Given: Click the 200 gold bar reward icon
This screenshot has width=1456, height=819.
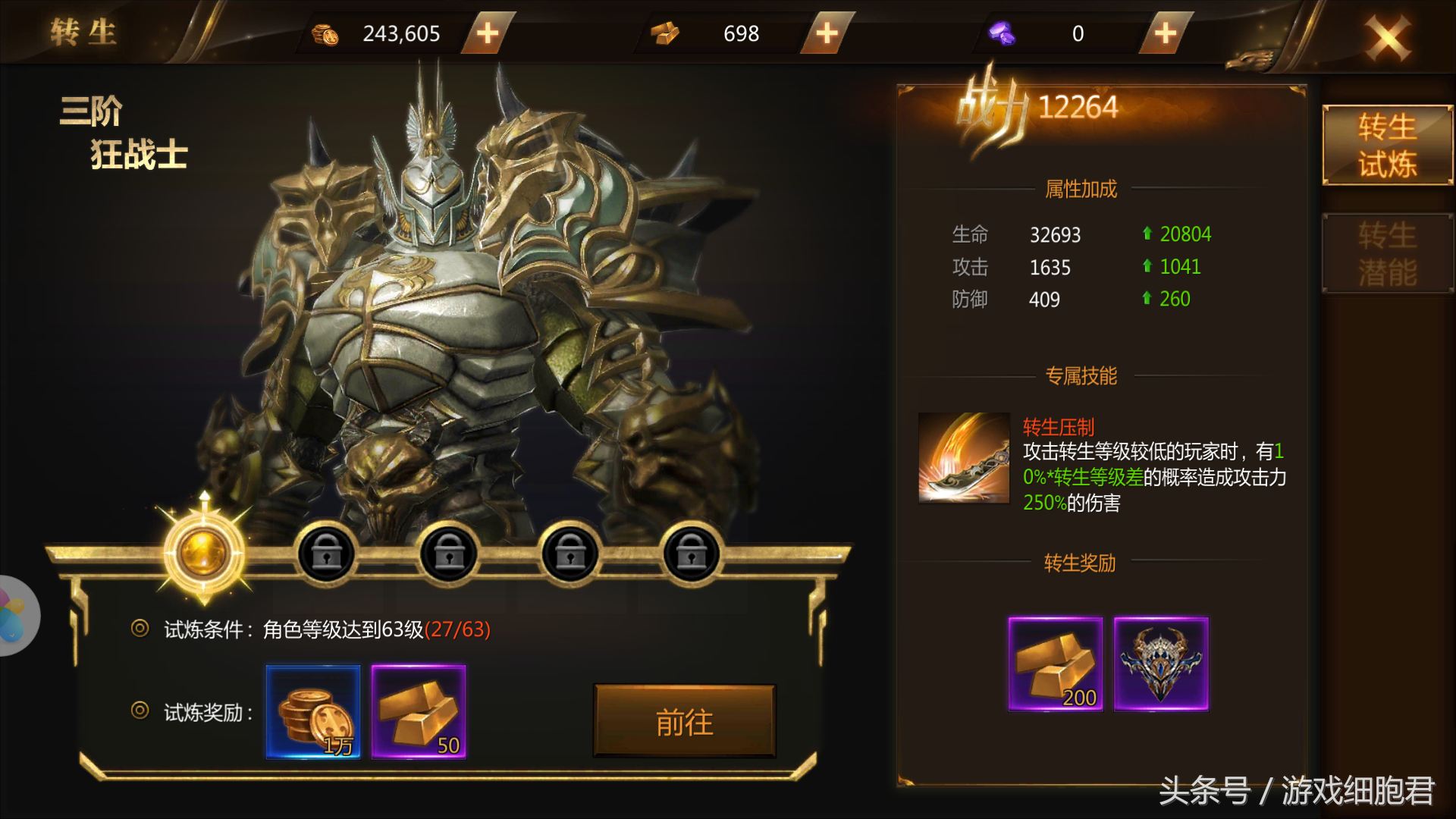Looking at the screenshot, I should point(1055,664).
